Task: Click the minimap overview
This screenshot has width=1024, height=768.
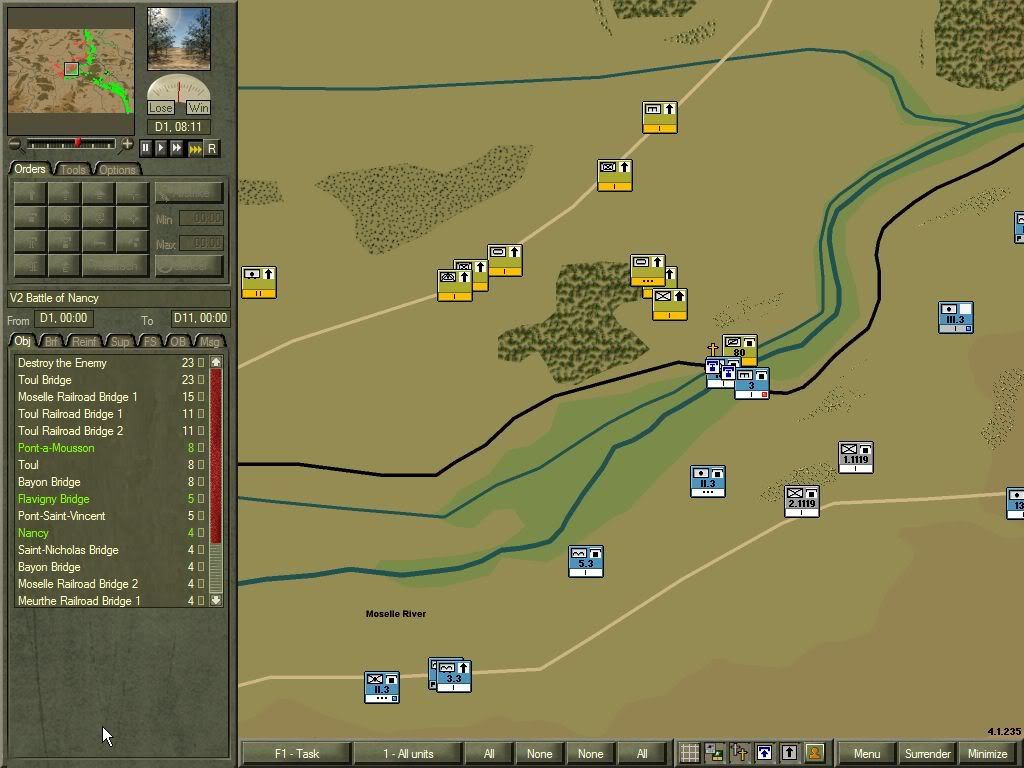Action: pos(71,71)
